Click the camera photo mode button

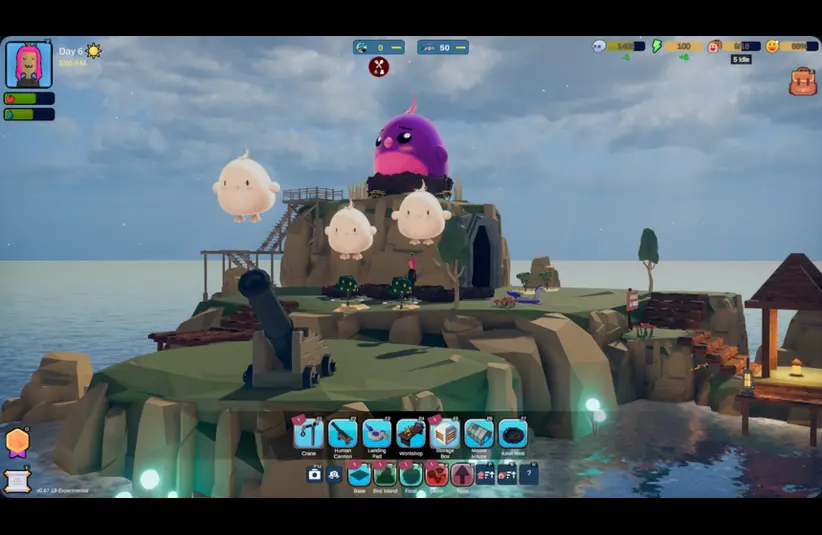(x=315, y=475)
